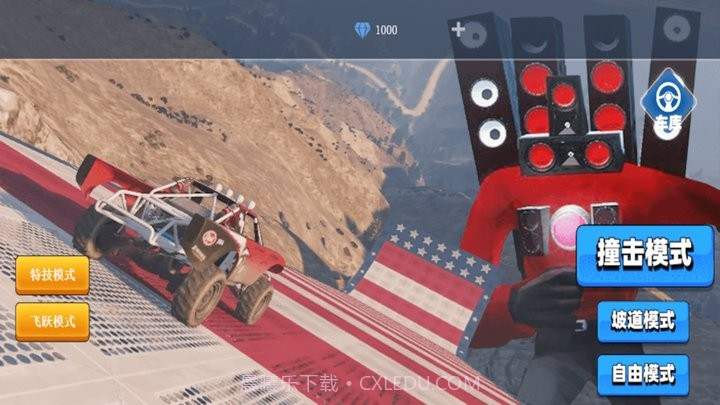Image resolution: width=720 pixels, height=405 pixels.
Task: Open the 车库 garage
Action: pyautogui.click(x=668, y=107)
